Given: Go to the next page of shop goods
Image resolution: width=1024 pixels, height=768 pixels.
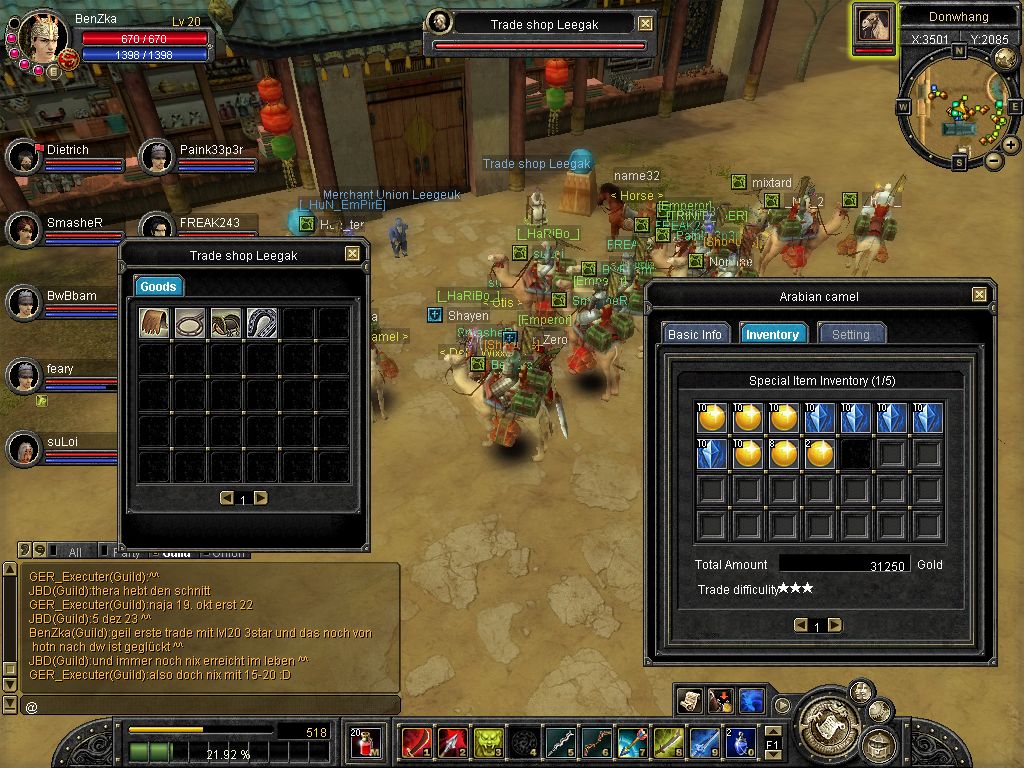Looking at the screenshot, I should (x=261, y=498).
